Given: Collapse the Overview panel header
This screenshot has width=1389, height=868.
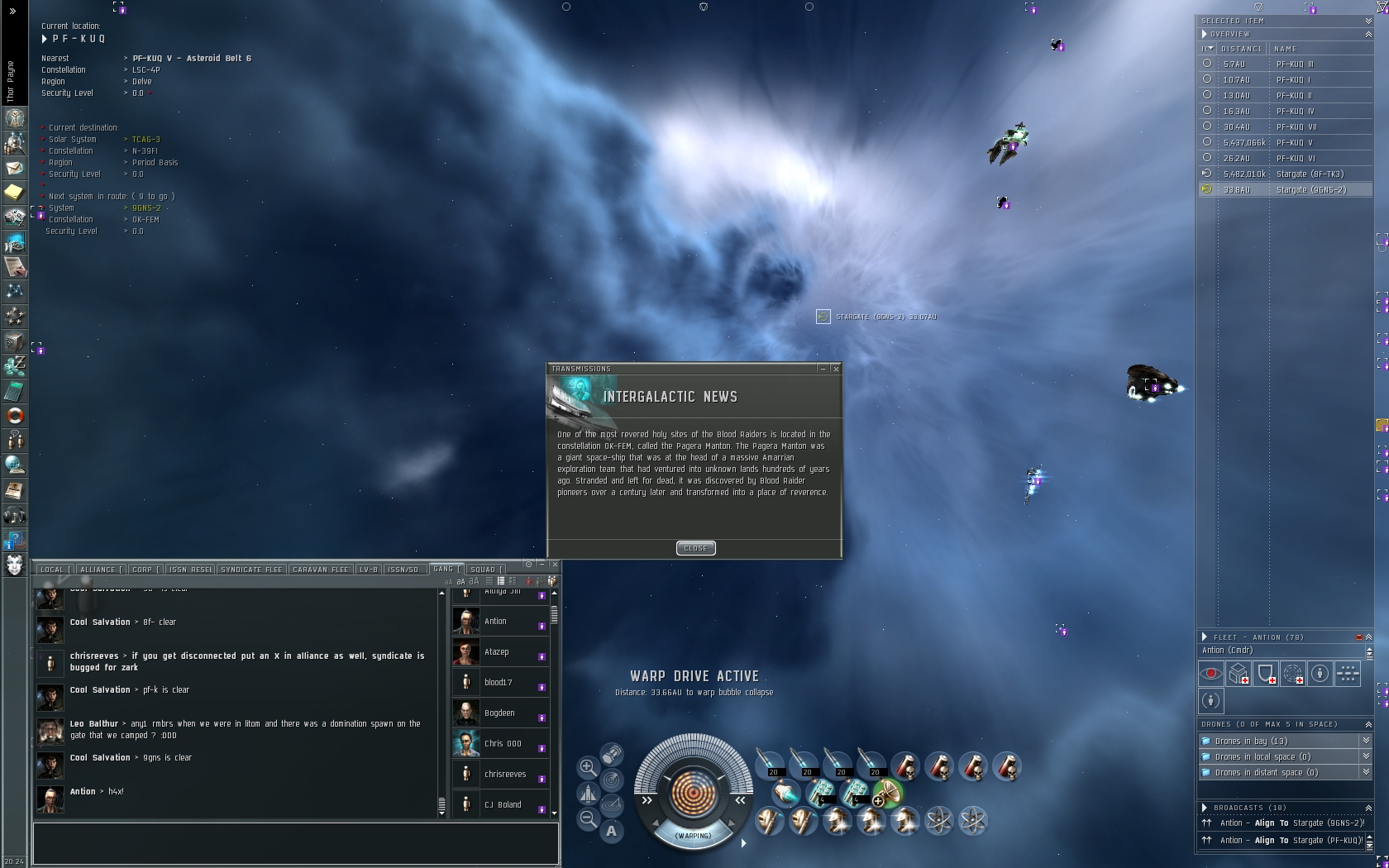Looking at the screenshot, I should [x=1368, y=34].
